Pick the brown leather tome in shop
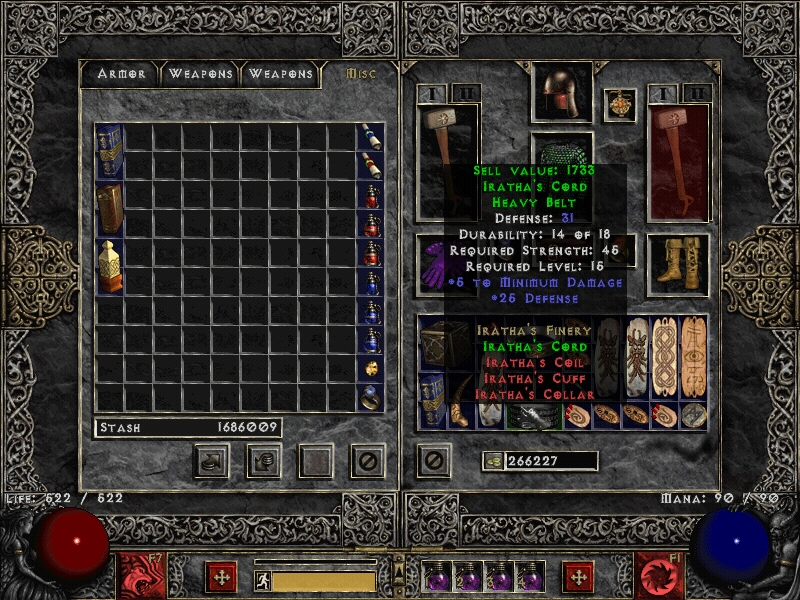The height and width of the screenshot is (600, 800). coord(109,208)
